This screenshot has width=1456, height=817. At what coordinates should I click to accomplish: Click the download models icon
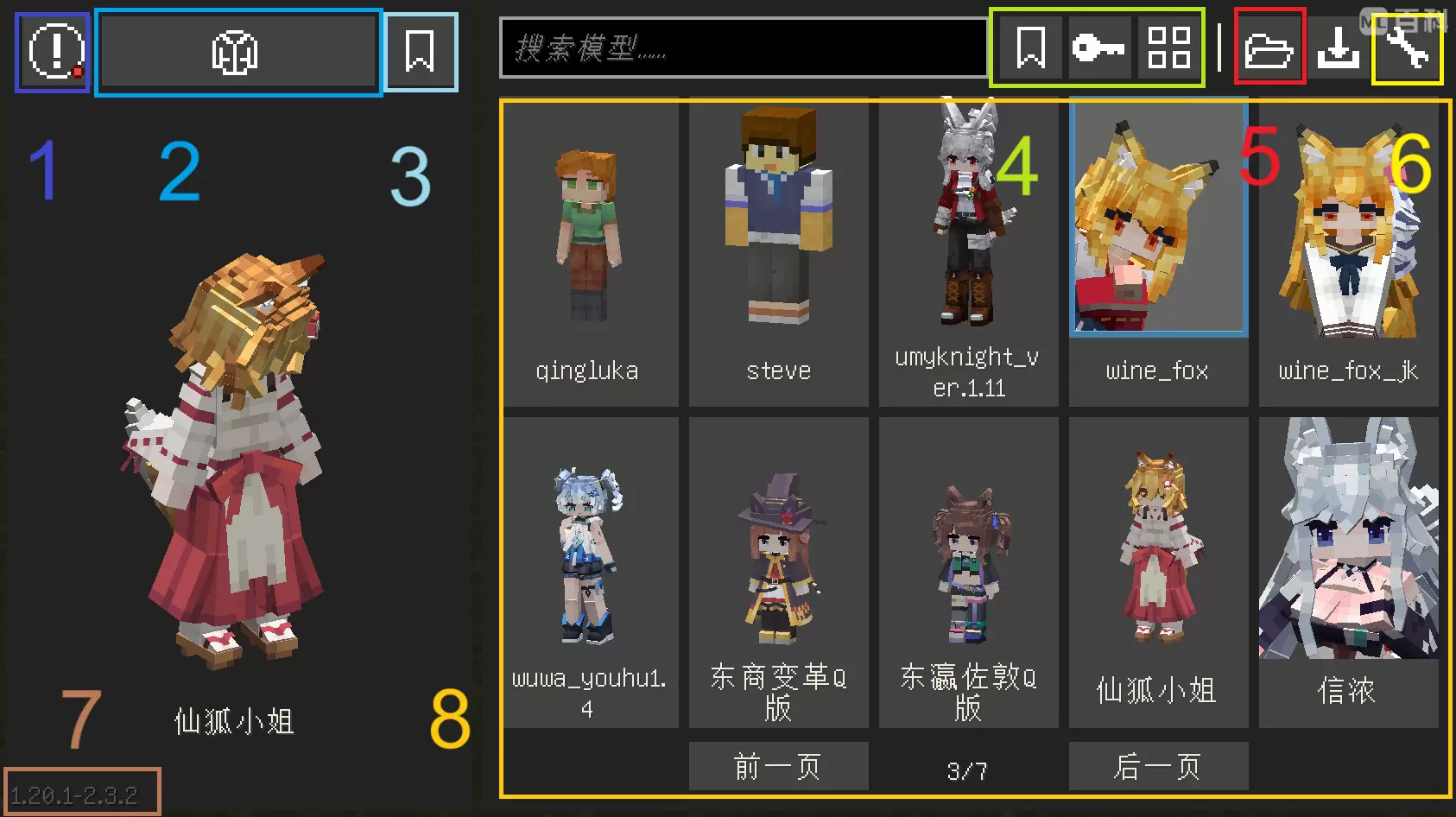pyautogui.click(x=1339, y=47)
